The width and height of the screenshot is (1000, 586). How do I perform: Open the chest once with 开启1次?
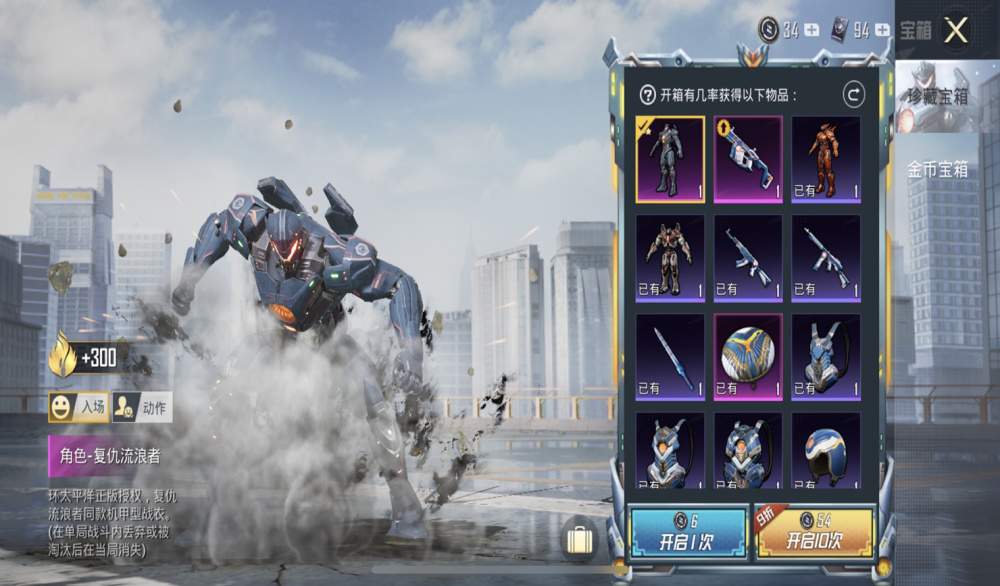coord(688,533)
